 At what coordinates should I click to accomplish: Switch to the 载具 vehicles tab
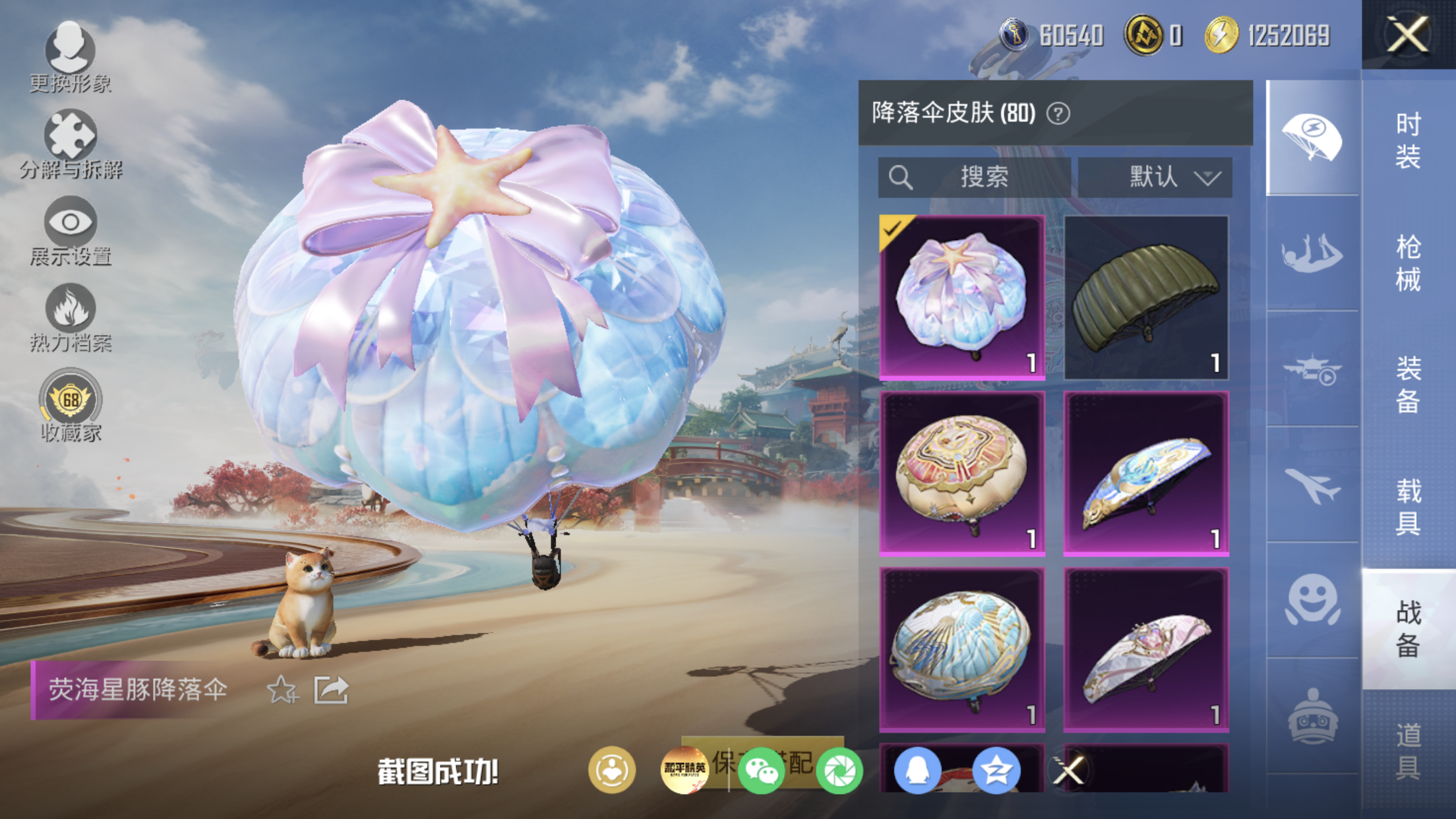[x=1408, y=506]
